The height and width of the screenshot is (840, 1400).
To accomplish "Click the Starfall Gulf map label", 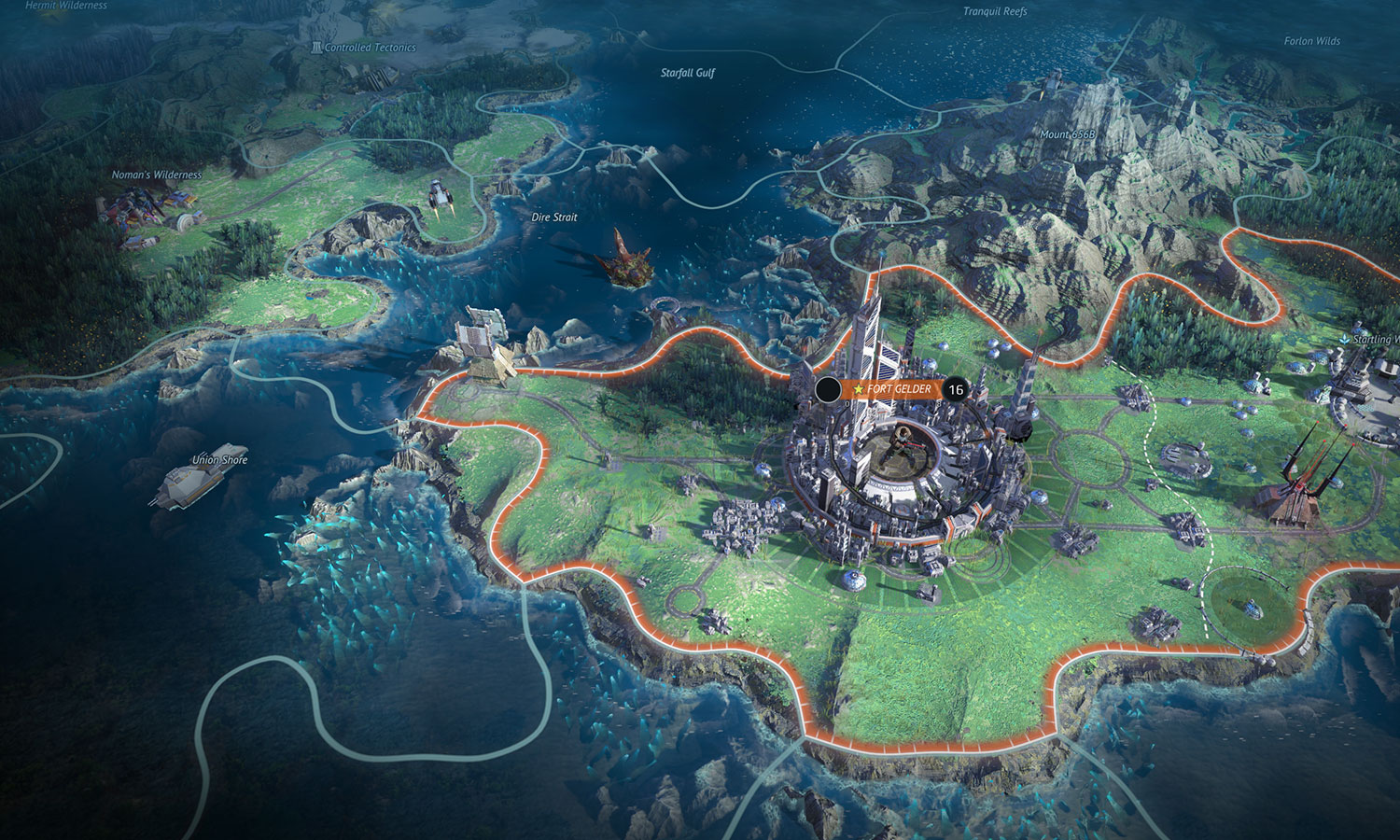I will pos(686,70).
